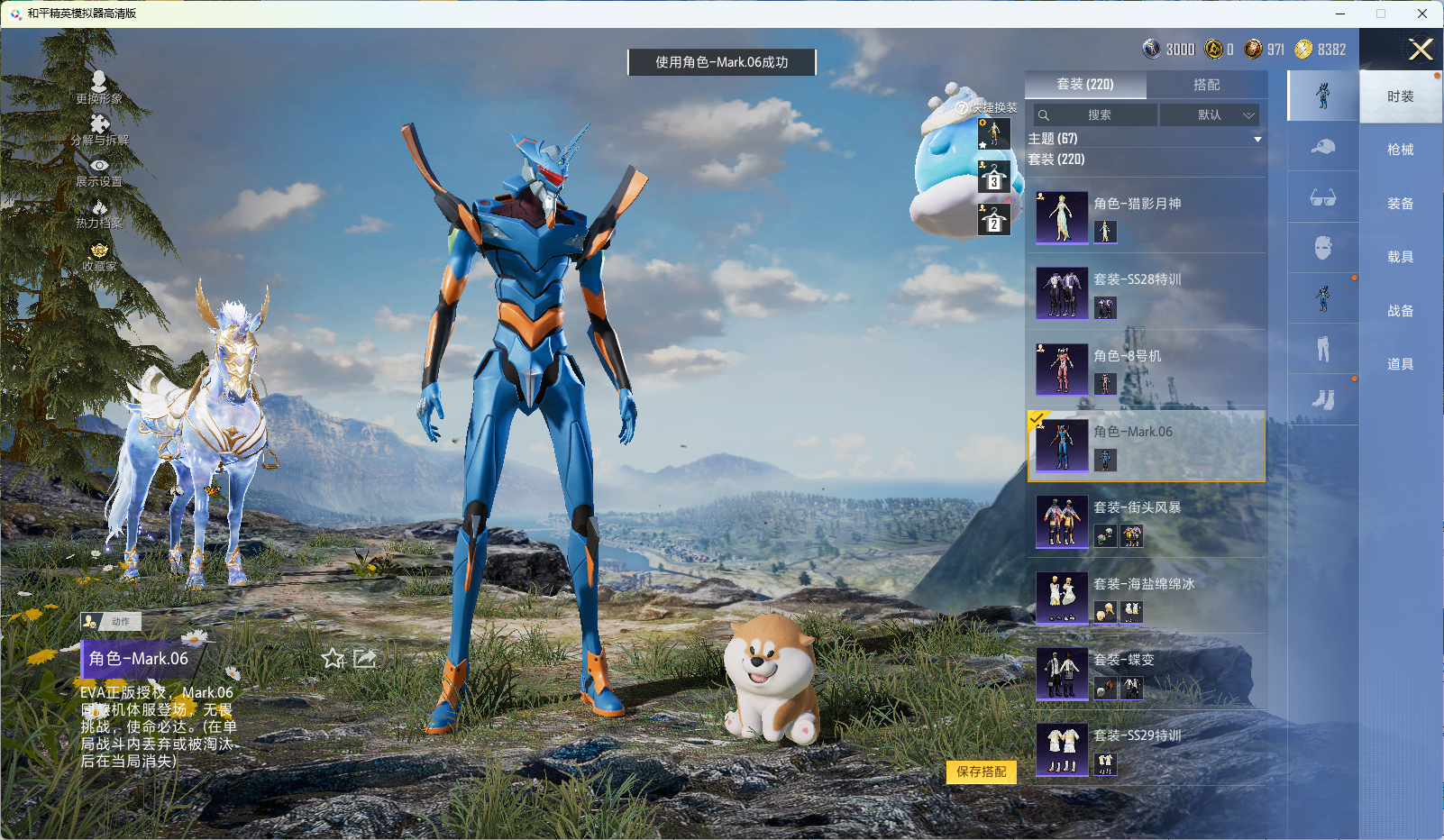Favorite the outfit with the star icon
The image size is (1444, 840).
(x=333, y=659)
